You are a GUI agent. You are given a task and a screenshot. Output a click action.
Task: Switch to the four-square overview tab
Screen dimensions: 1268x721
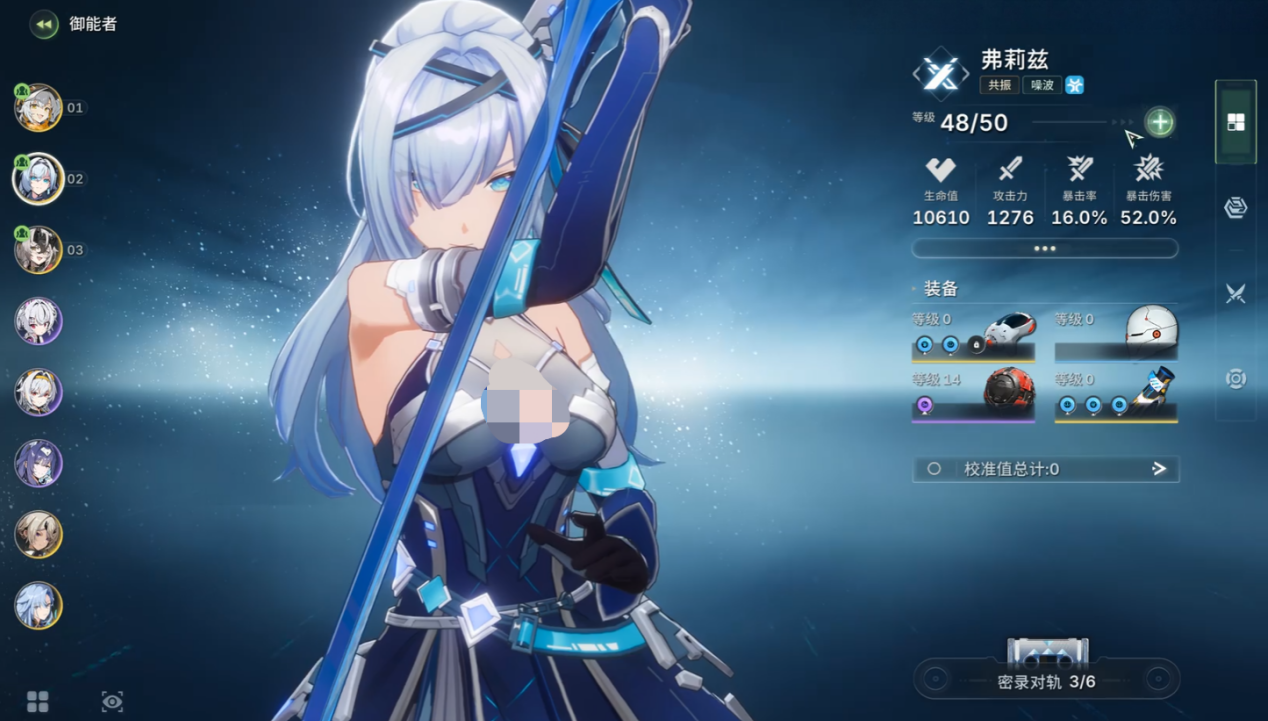1236,122
